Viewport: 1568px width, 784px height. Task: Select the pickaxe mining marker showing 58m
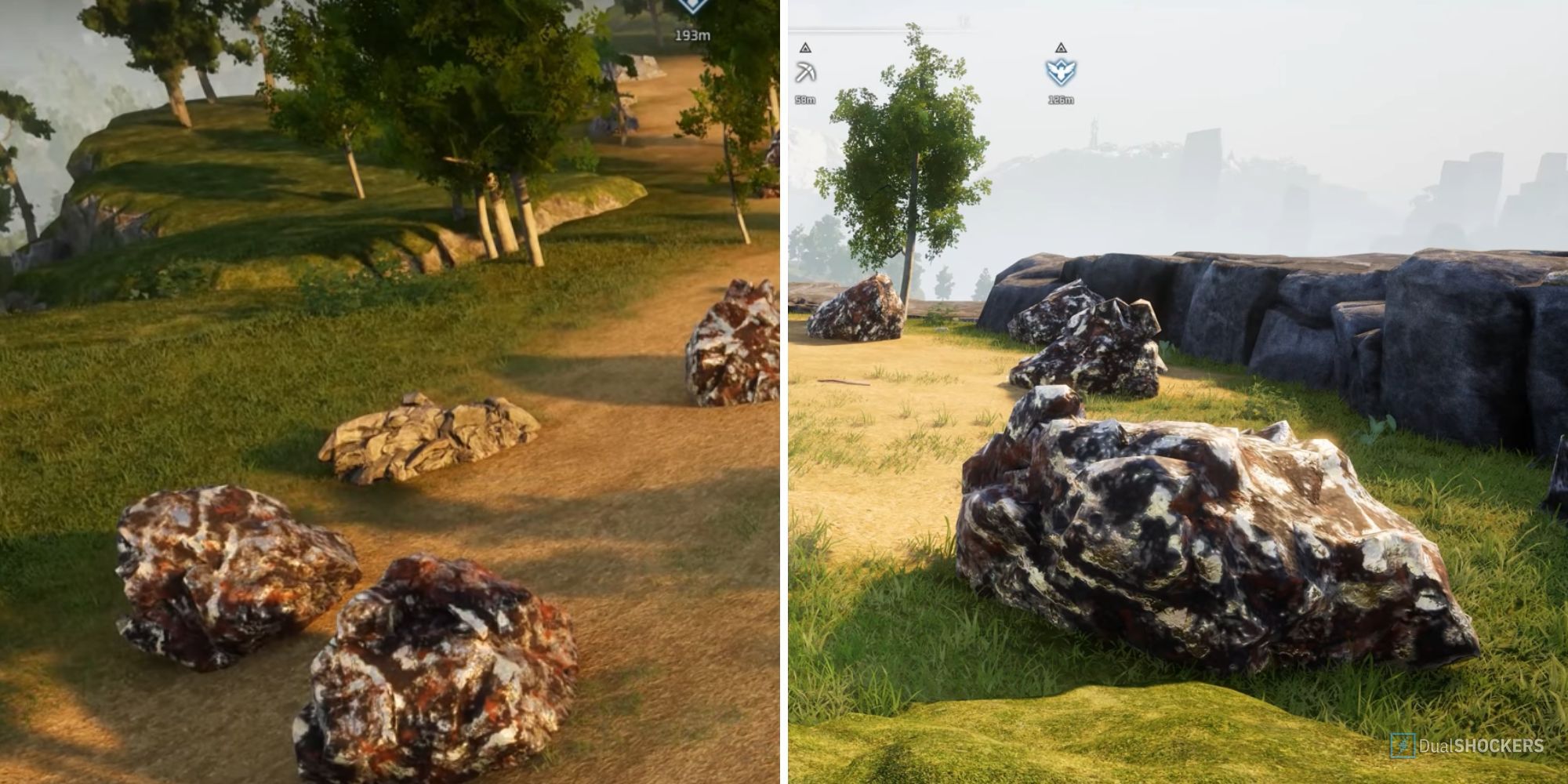(x=806, y=71)
